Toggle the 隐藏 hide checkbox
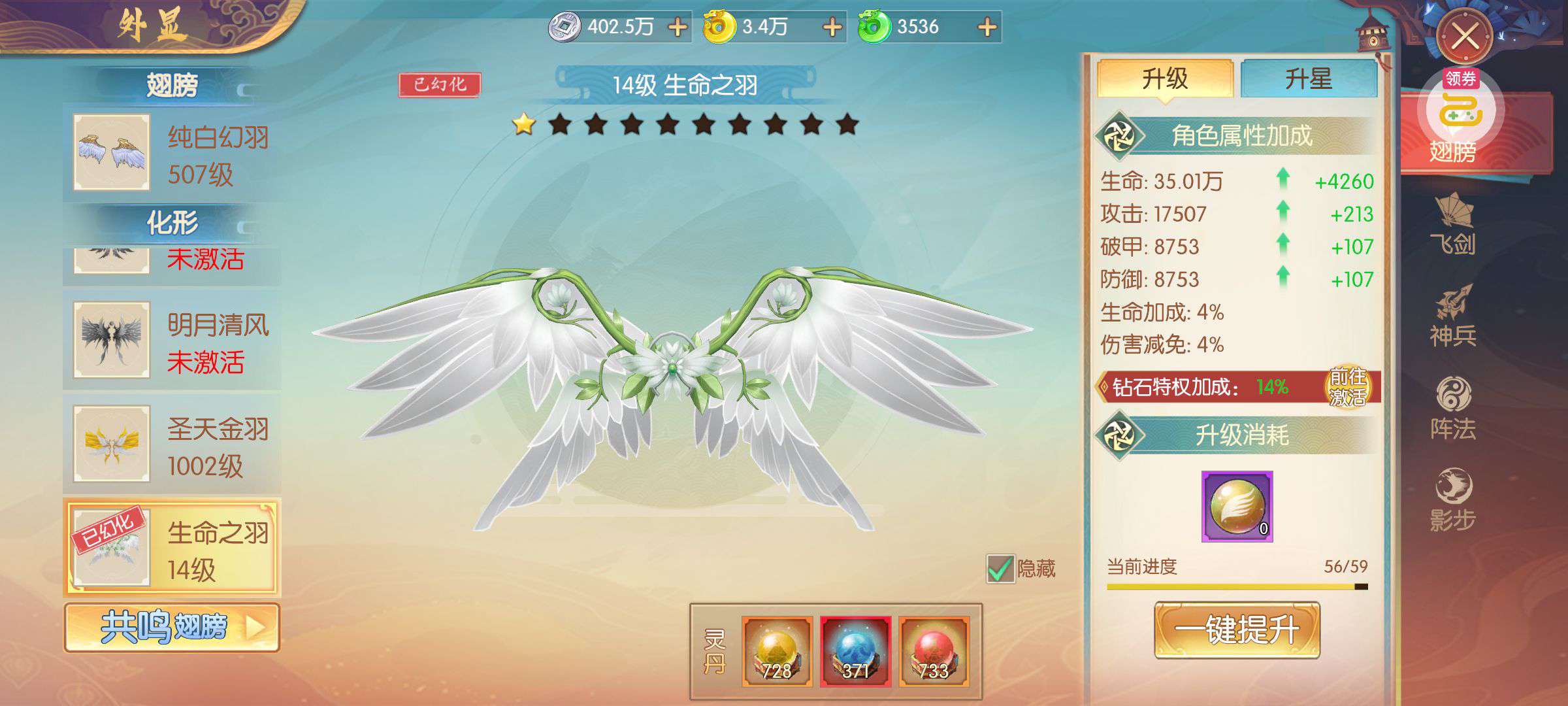This screenshot has height=706, width=1568. pos(1000,569)
